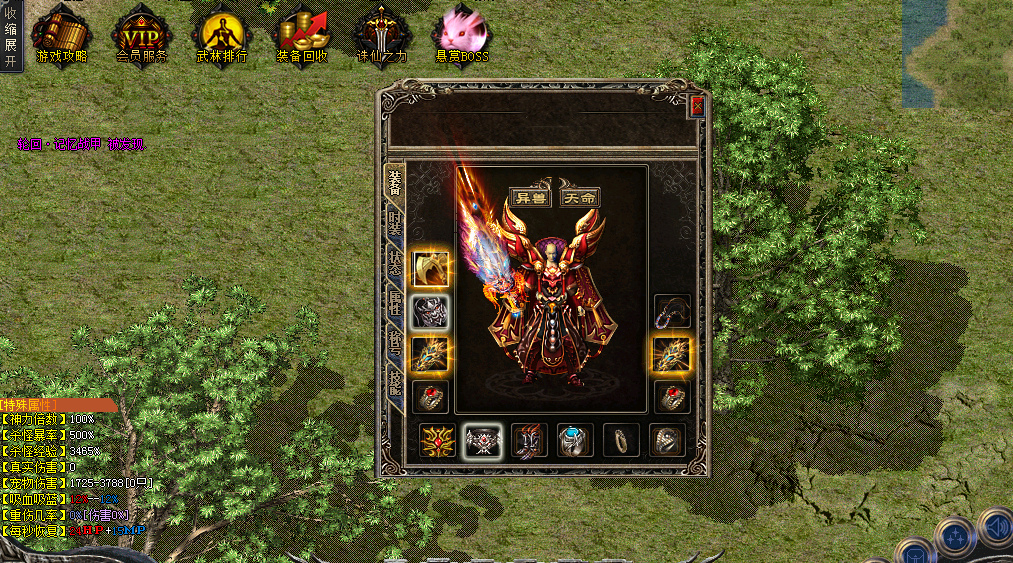Select the black necklace equipment slot

pos(672,311)
